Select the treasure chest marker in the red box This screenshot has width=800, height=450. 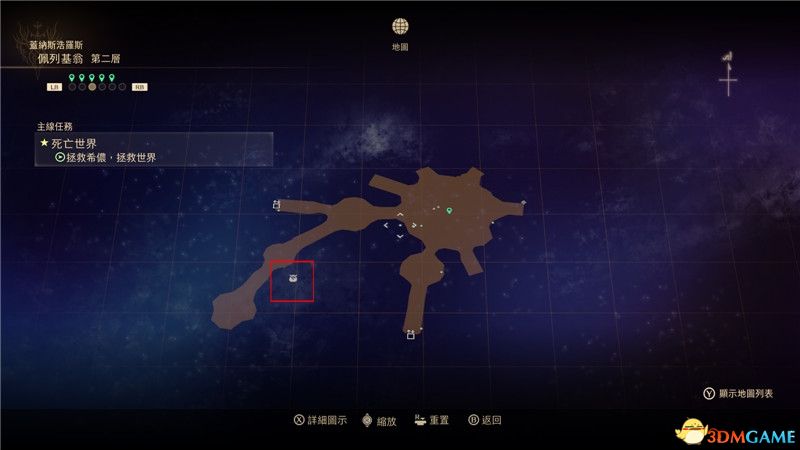293,279
